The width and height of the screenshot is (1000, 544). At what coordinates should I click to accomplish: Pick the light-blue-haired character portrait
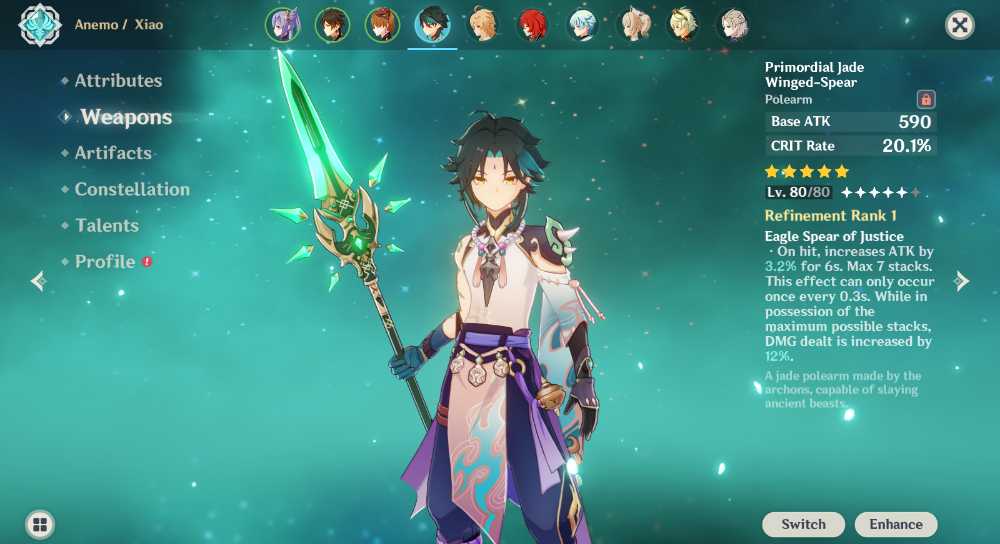tap(583, 25)
